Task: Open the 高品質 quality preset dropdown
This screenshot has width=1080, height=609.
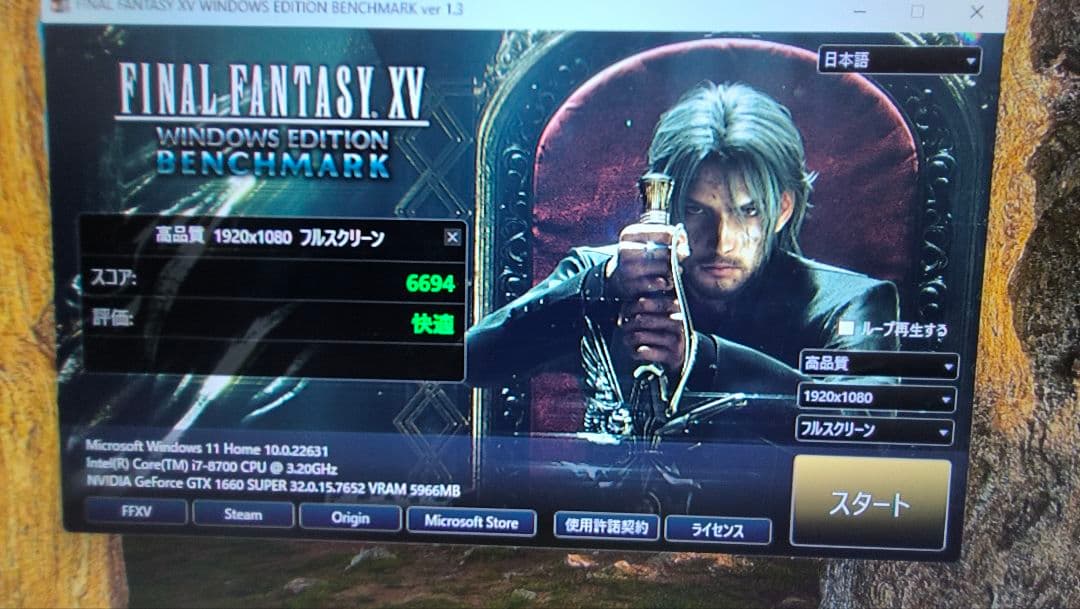Action: [x=878, y=365]
